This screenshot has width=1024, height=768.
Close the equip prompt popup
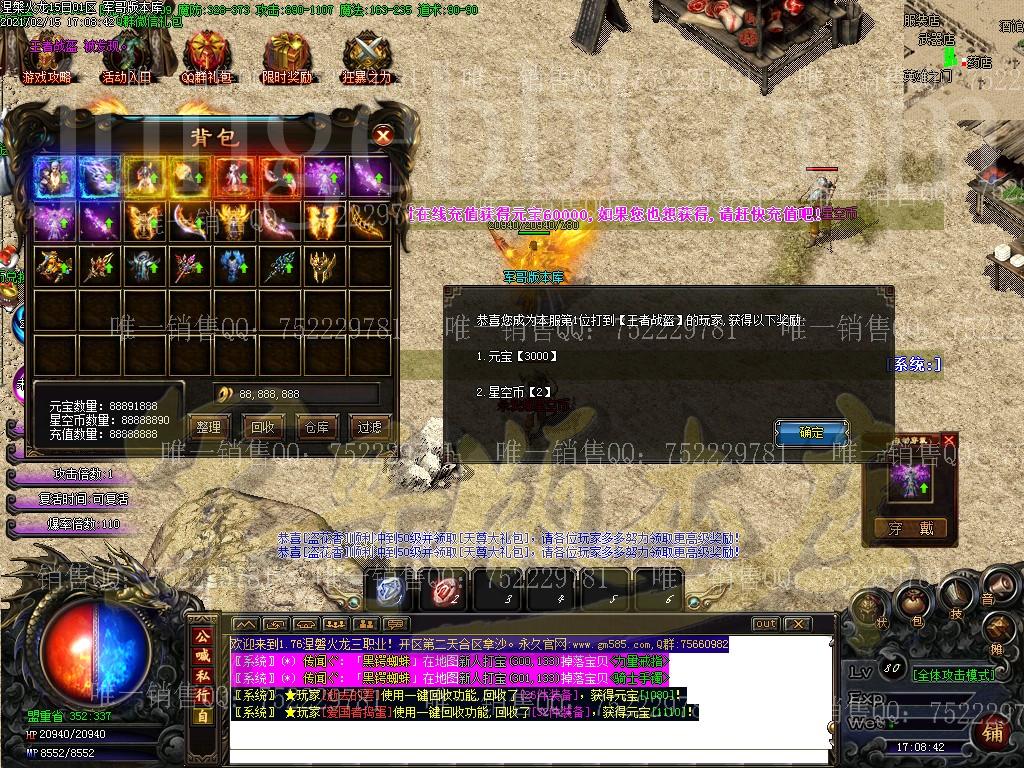[949, 440]
